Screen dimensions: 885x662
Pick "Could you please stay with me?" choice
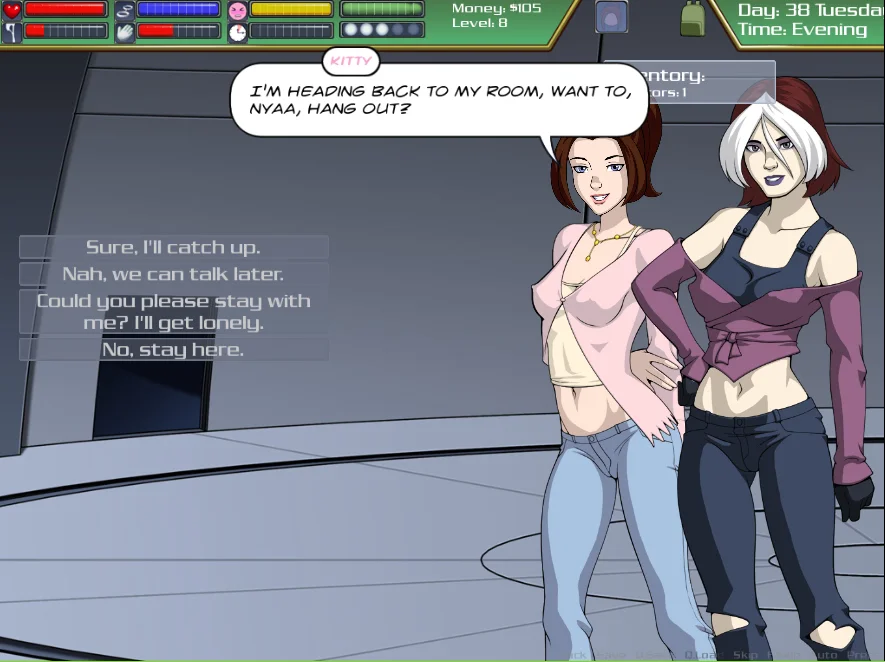coord(173,312)
